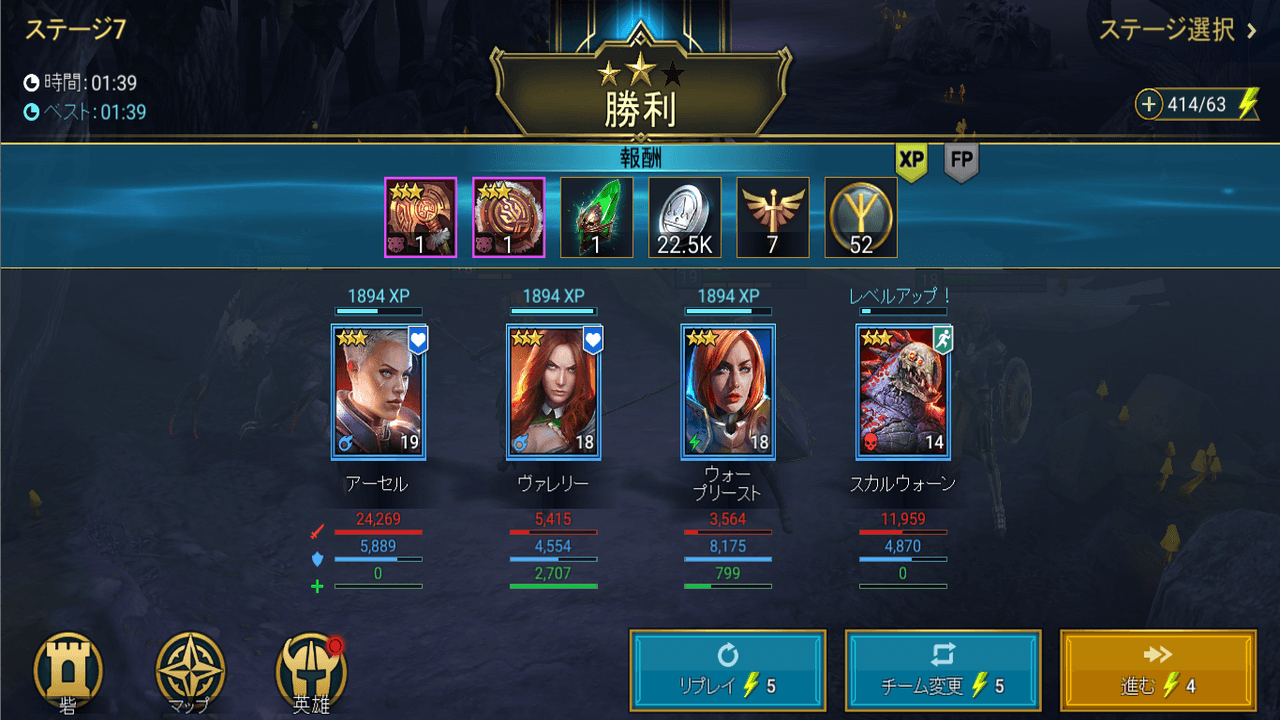
Task: Inspect the green shard reward
Action: [596, 216]
